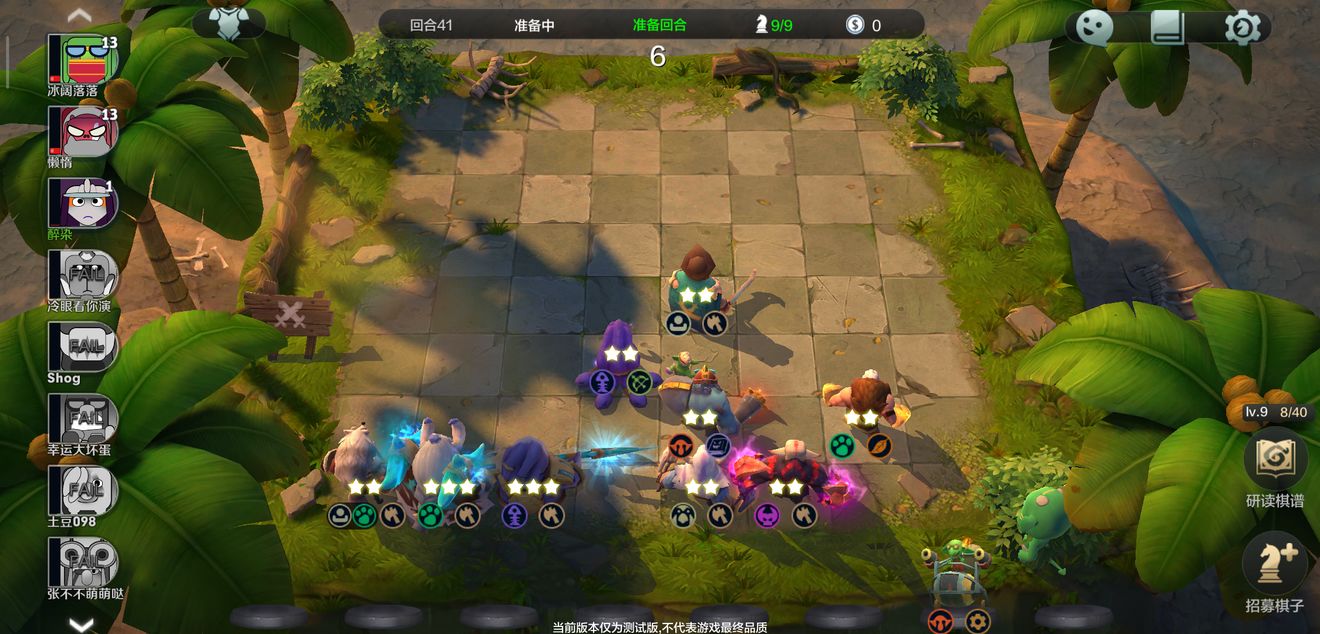Select player 醉染 in the list
The height and width of the screenshot is (634, 1320).
(84, 203)
